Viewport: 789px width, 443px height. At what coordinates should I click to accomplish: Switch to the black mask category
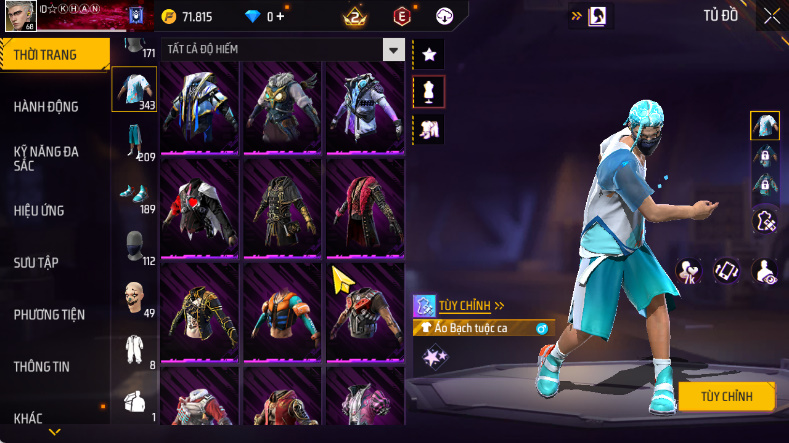[x=134, y=246]
